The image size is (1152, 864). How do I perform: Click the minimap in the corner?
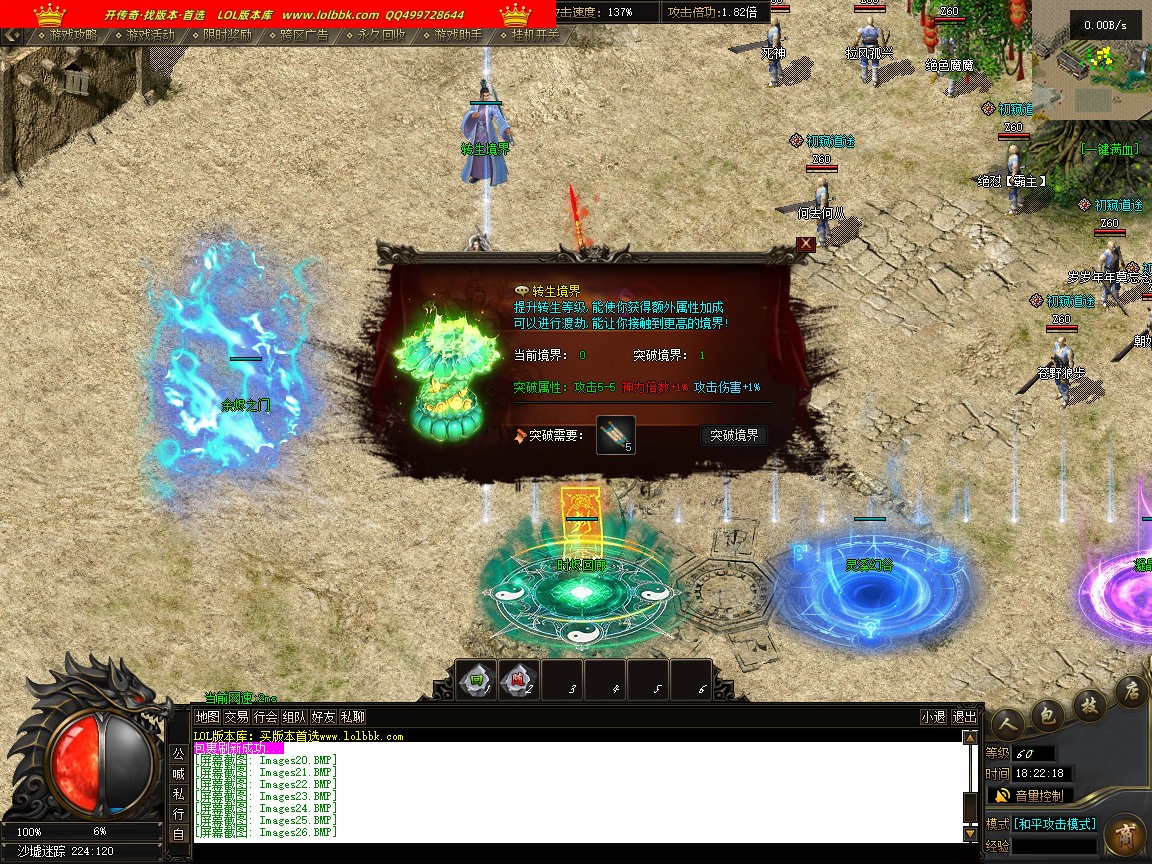(x=1092, y=58)
